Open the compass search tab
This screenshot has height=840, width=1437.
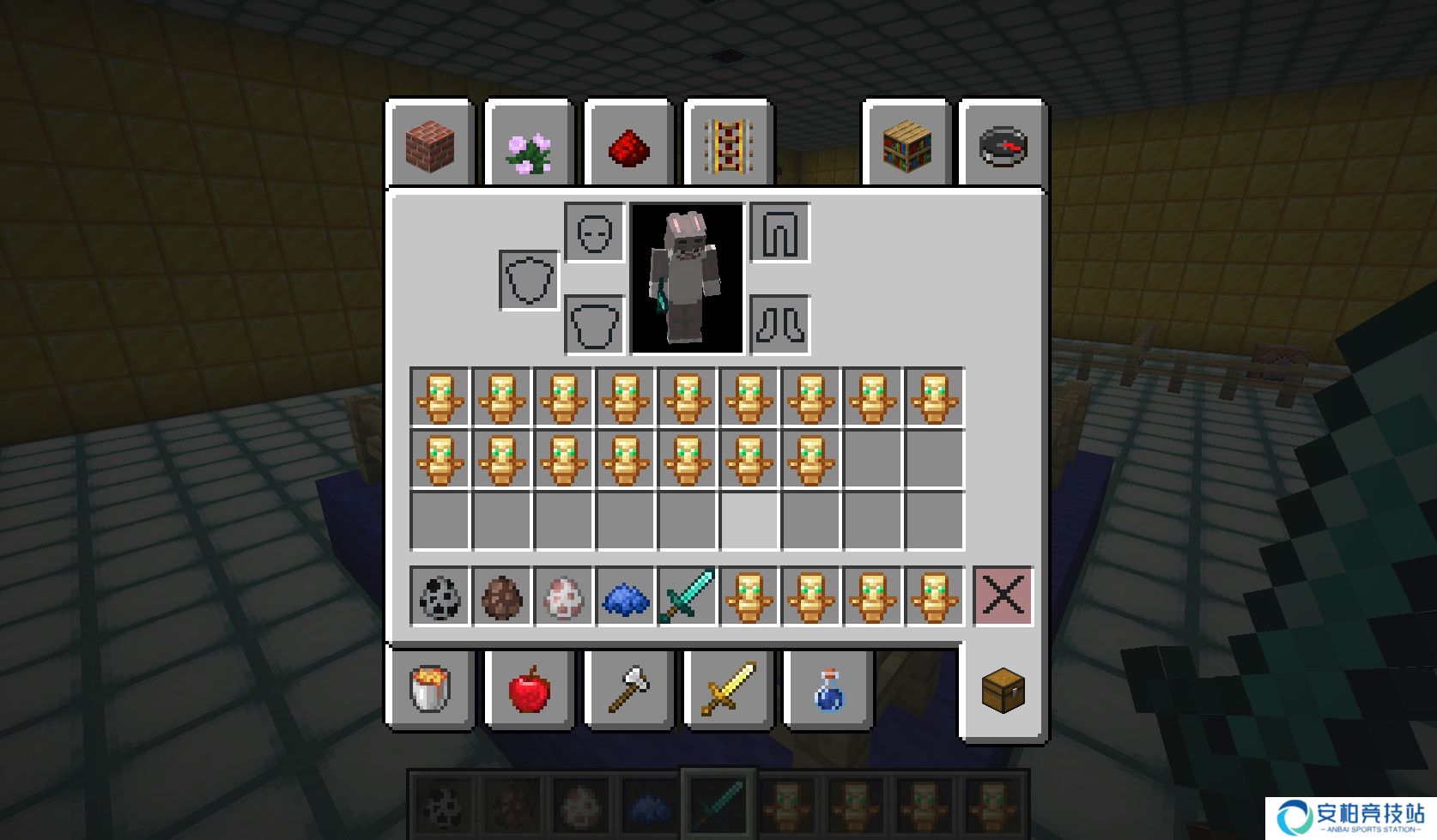1003,146
